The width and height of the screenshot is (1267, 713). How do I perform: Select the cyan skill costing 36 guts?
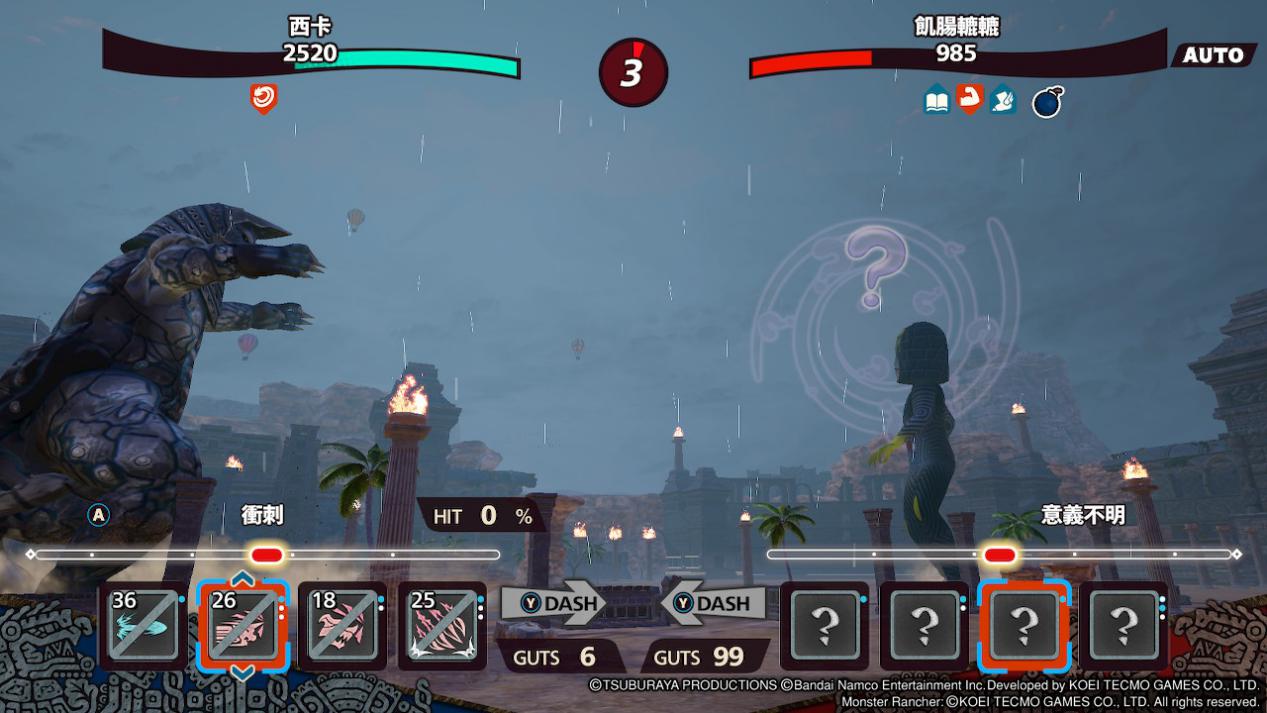[143, 625]
